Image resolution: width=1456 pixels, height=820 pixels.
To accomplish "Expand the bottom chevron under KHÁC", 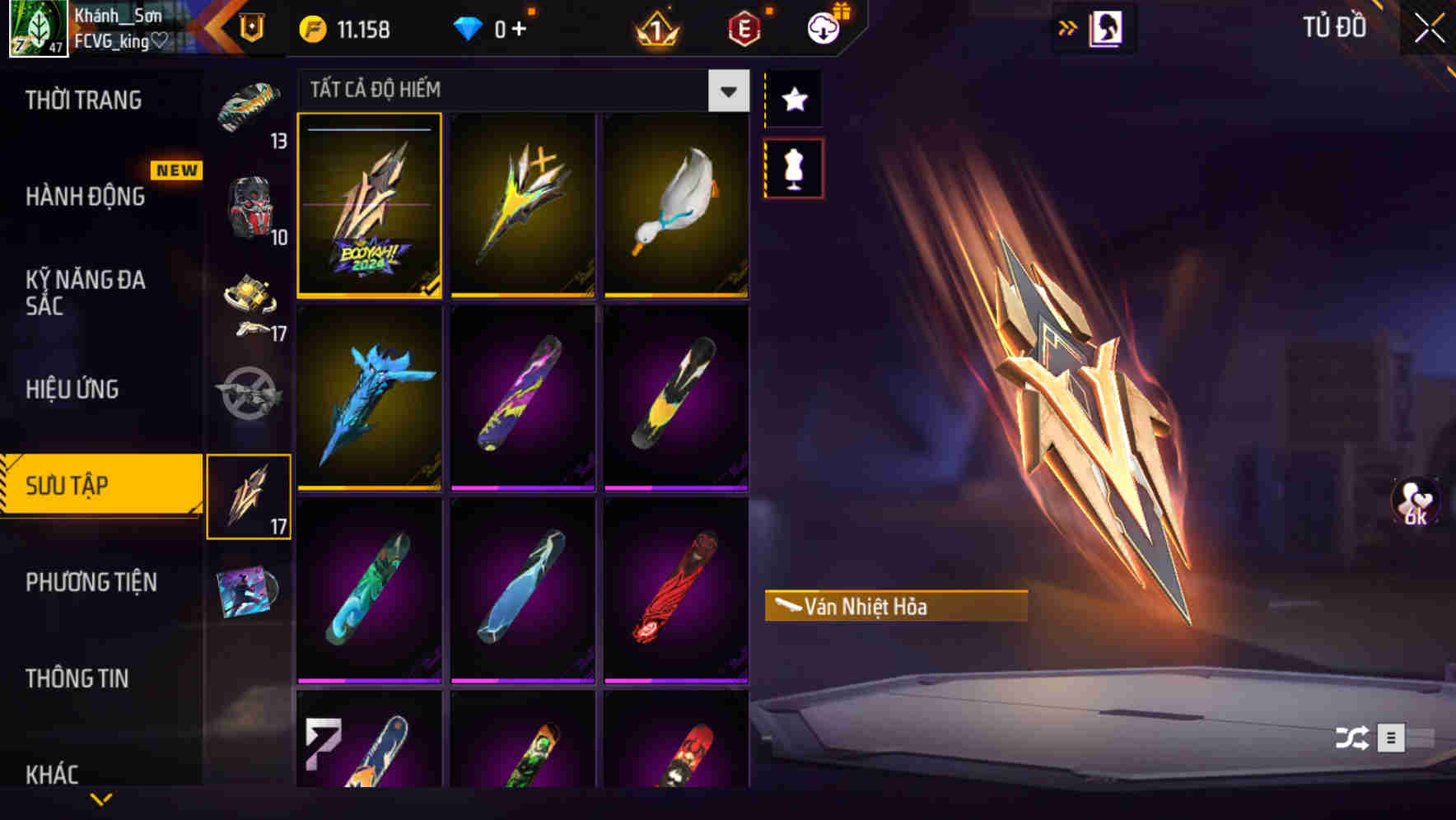I will 99,800.
